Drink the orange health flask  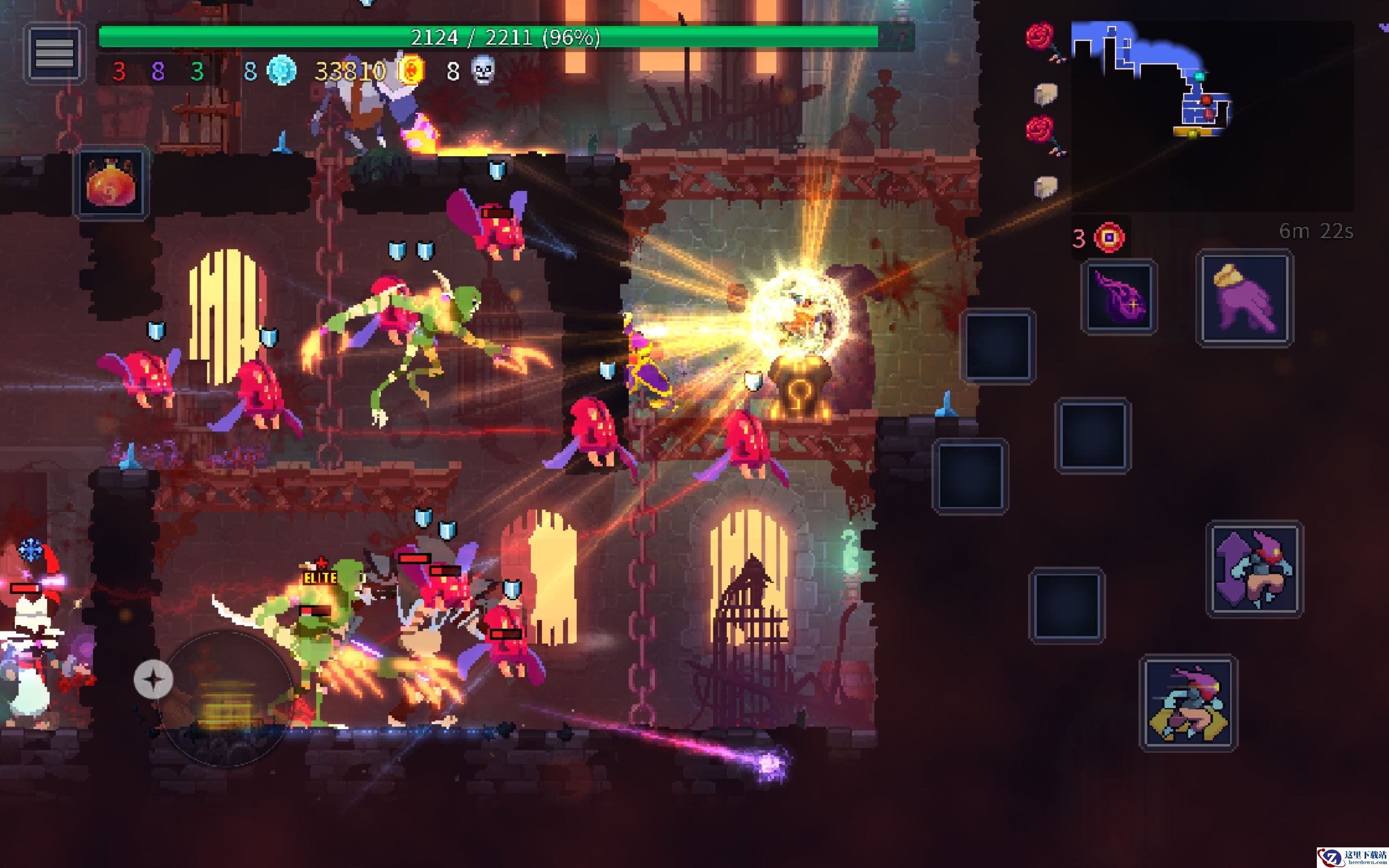click(111, 183)
